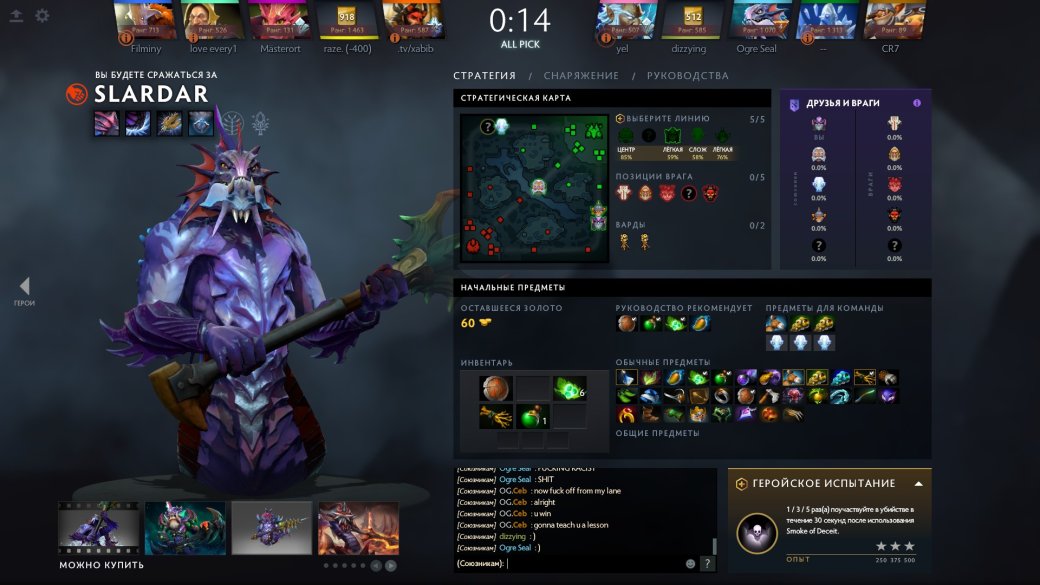Show info for Друзья и враги panel
The width and height of the screenshot is (1040, 585).
coord(917,103)
